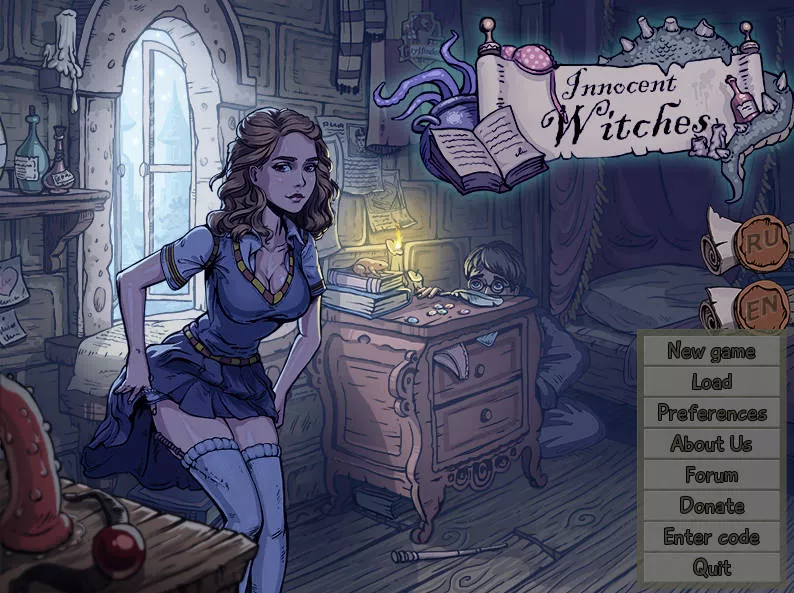Screen dimensions: 794x593
Task: Select the About Us entry
Action: click(711, 444)
